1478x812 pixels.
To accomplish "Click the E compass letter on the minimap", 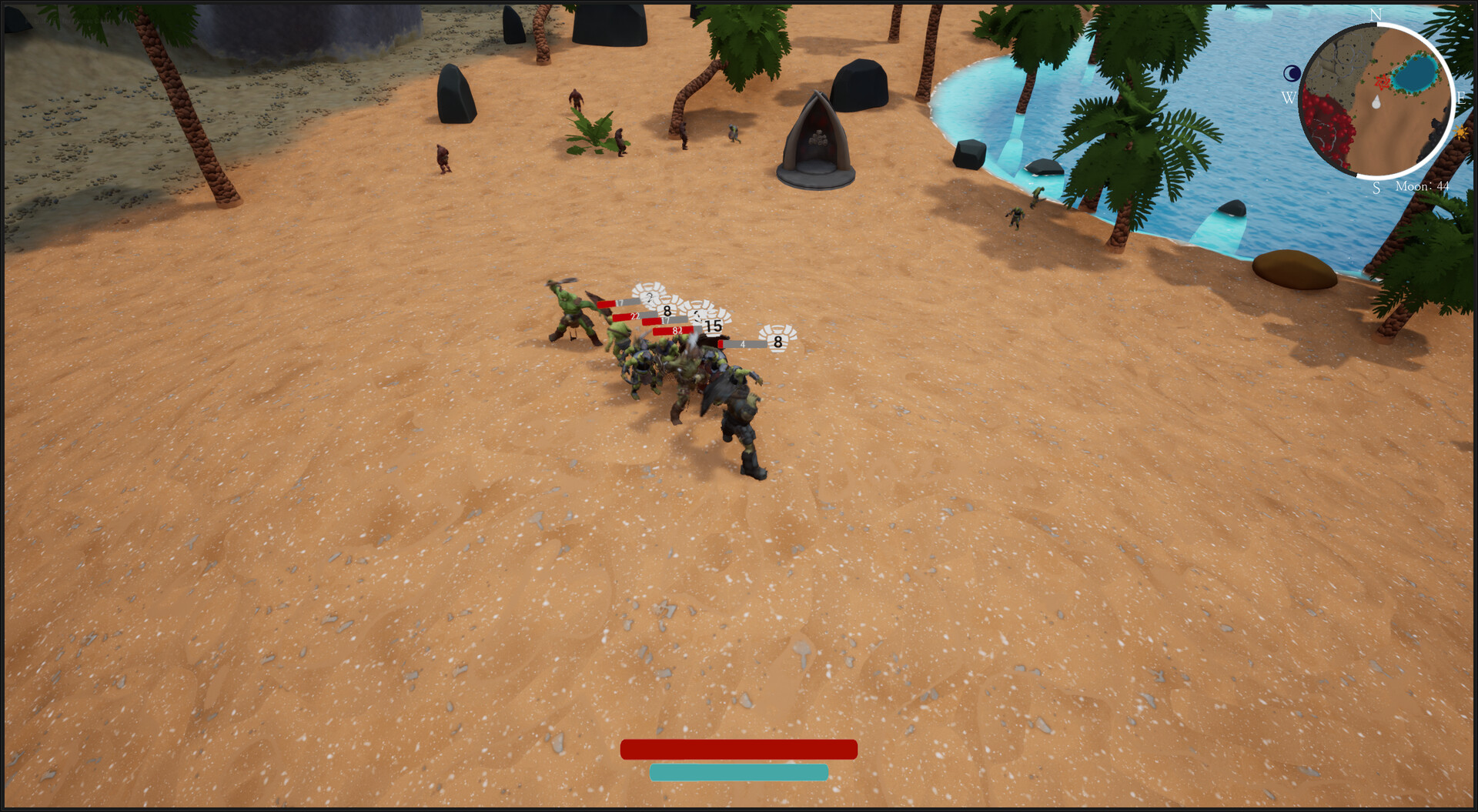I will pyautogui.click(x=1460, y=98).
